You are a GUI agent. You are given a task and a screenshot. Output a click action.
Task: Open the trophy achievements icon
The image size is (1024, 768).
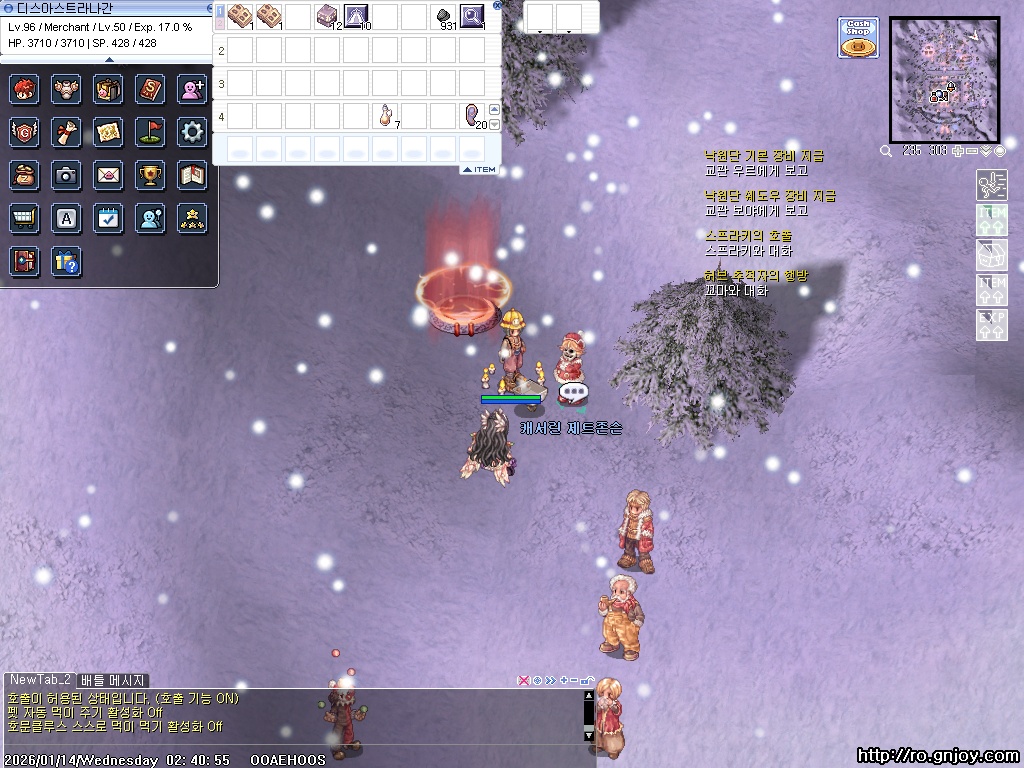(151, 175)
